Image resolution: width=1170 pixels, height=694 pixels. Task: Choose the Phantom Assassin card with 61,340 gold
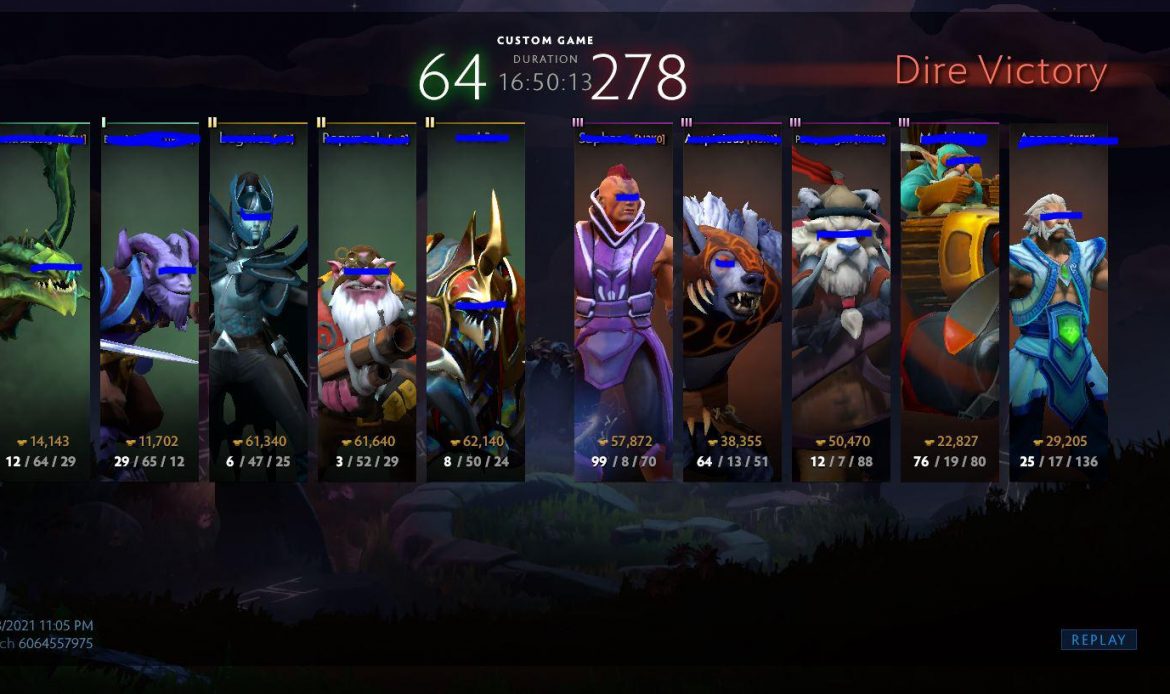point(258,300)
